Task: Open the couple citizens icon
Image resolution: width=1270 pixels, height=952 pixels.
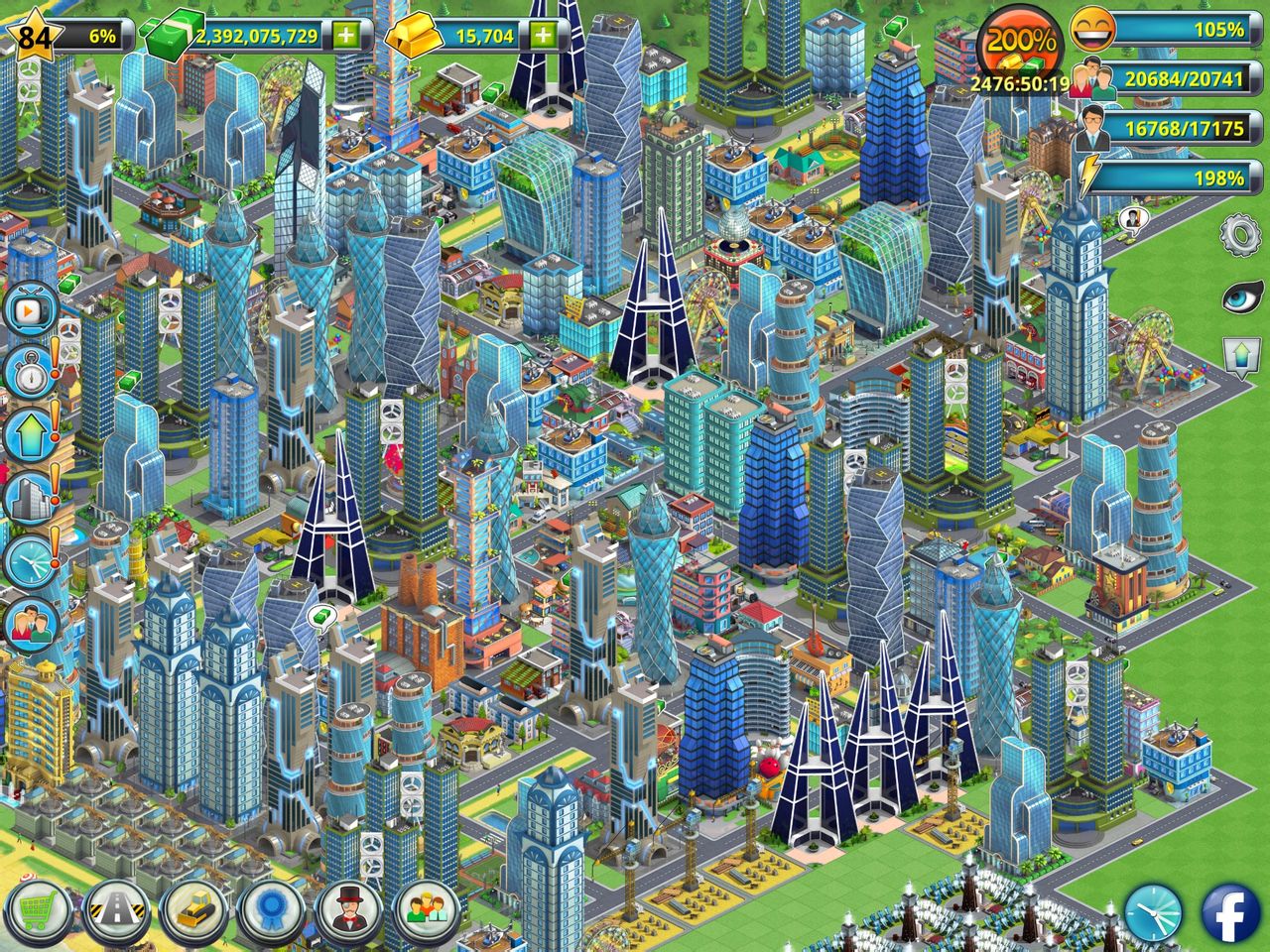Action: coord(29,624)
